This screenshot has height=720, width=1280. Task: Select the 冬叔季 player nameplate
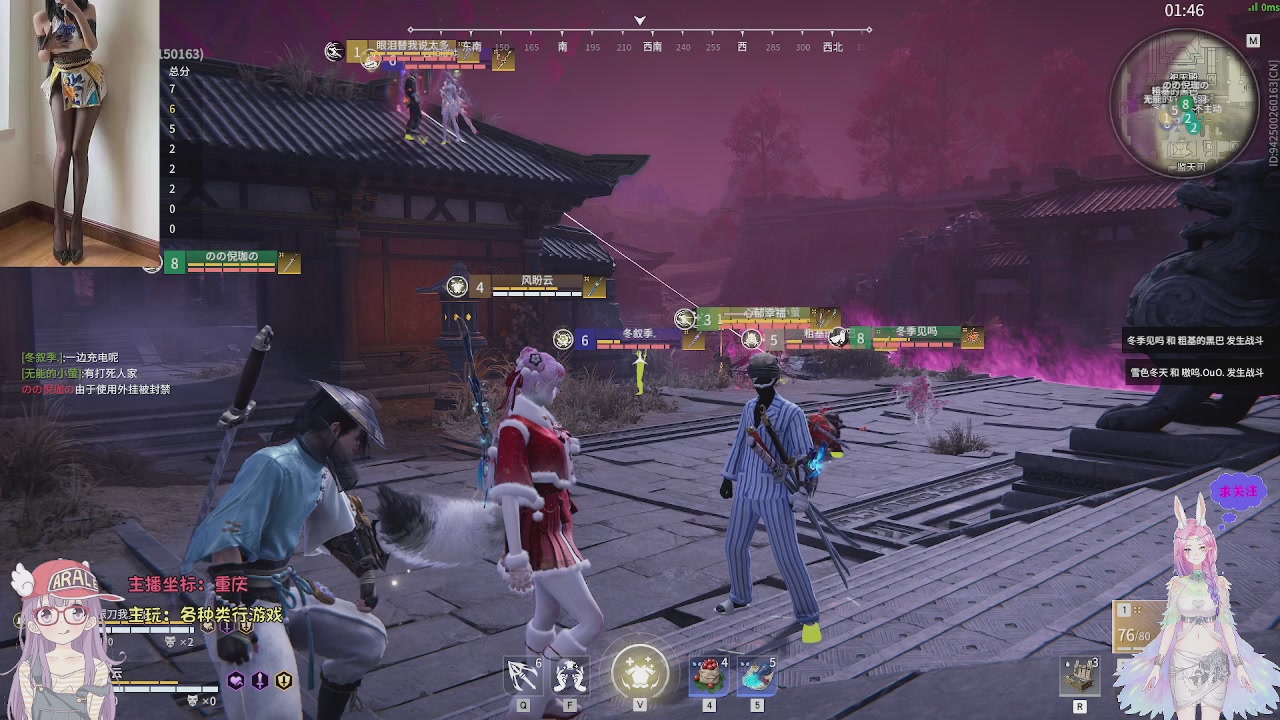(641, 340)
